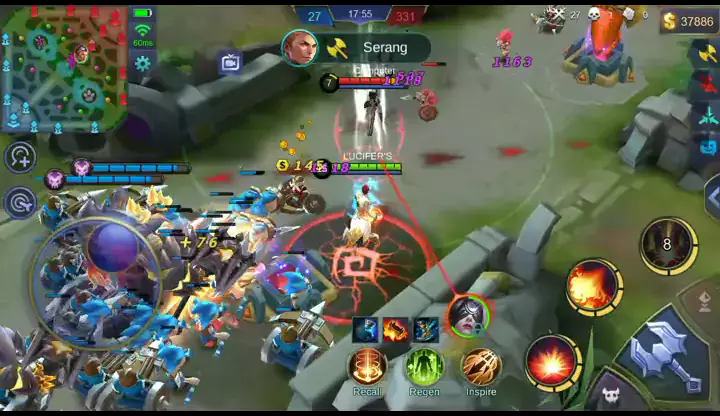Send the Serang quick chat command
Image resolution: width=720 pixels, height=416 pixels.
[x=357, y=47]
